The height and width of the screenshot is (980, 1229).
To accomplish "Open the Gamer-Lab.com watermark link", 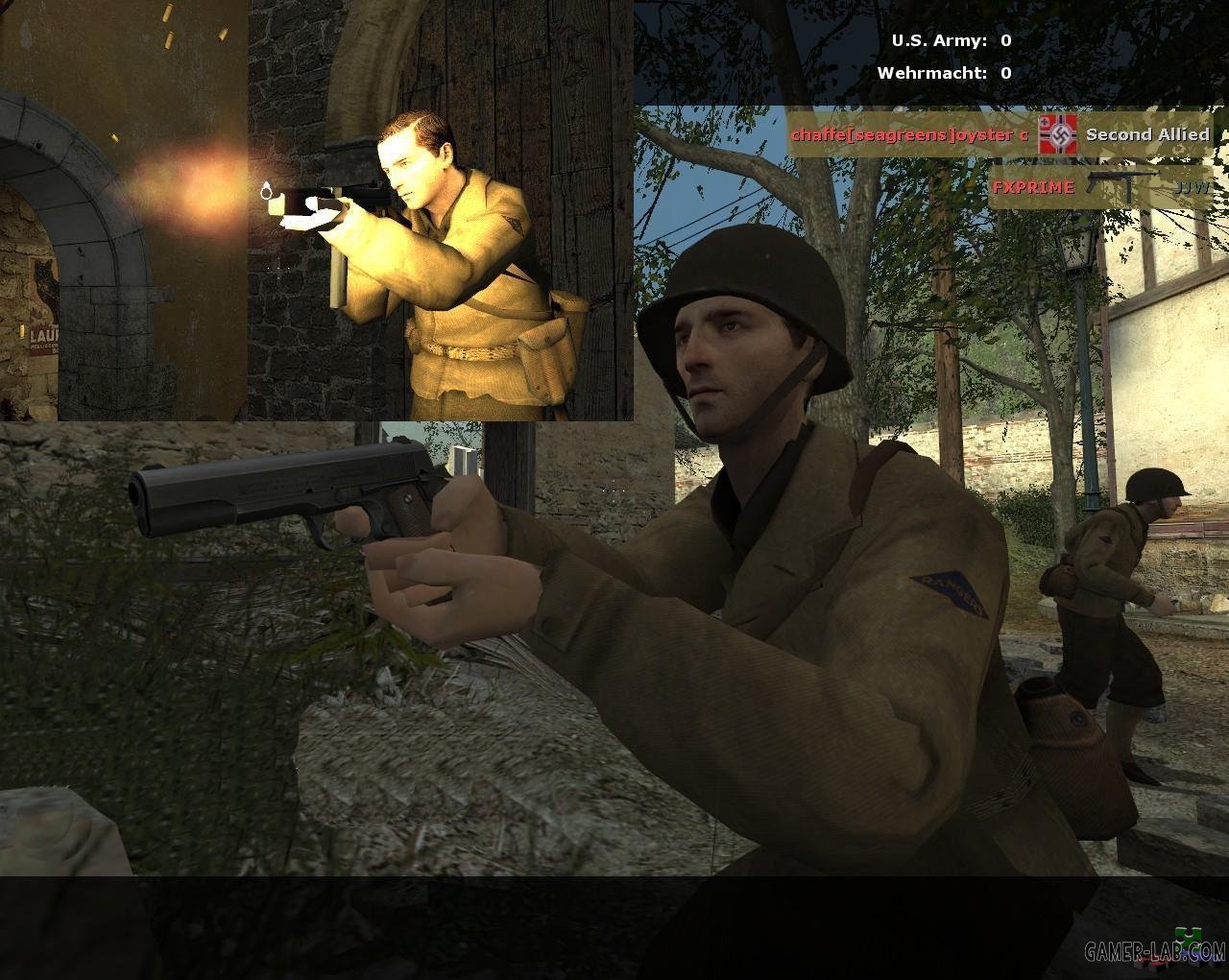I will click(x=1154, y=951).
